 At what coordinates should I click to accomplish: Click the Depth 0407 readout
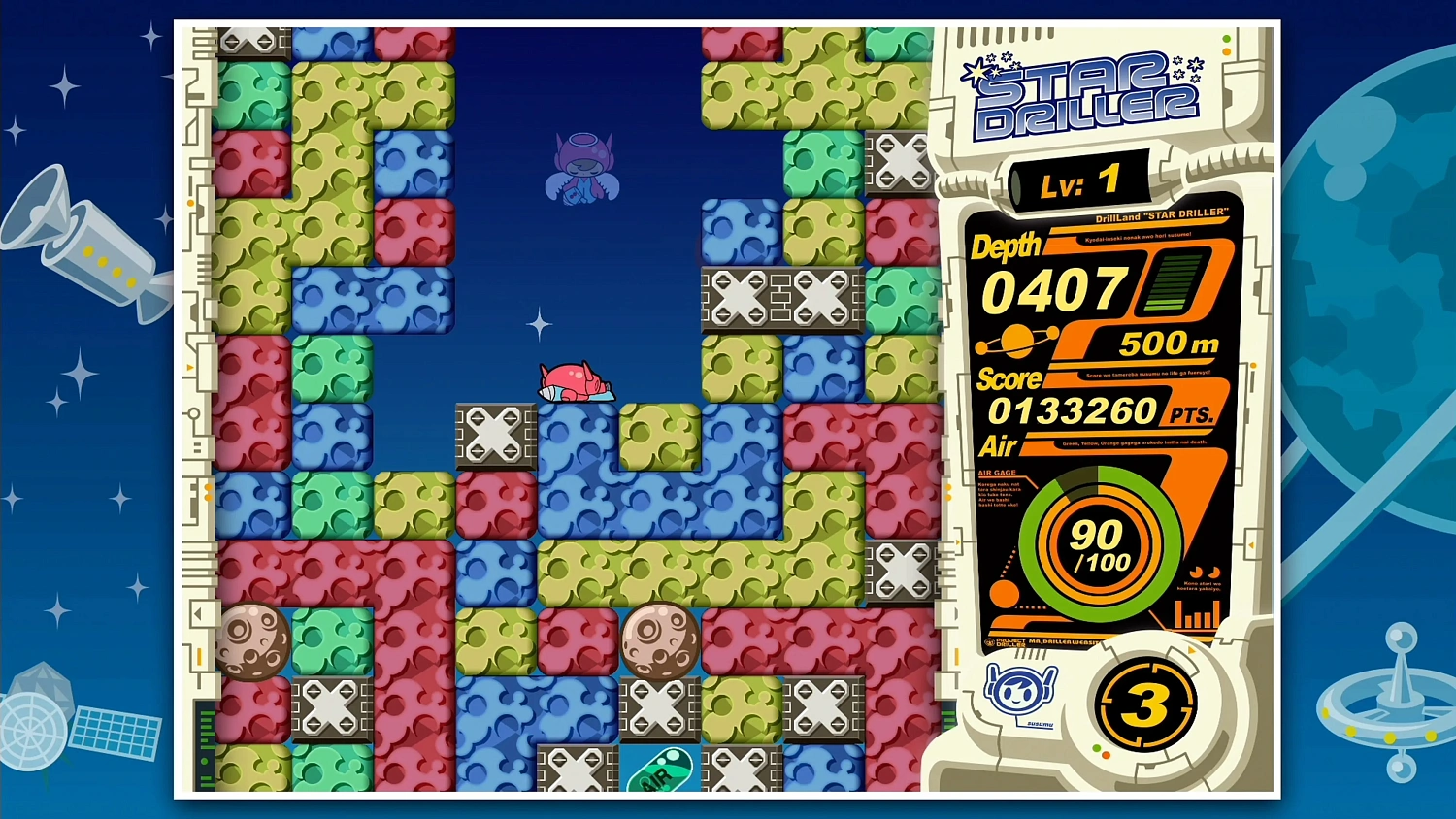1051,288
